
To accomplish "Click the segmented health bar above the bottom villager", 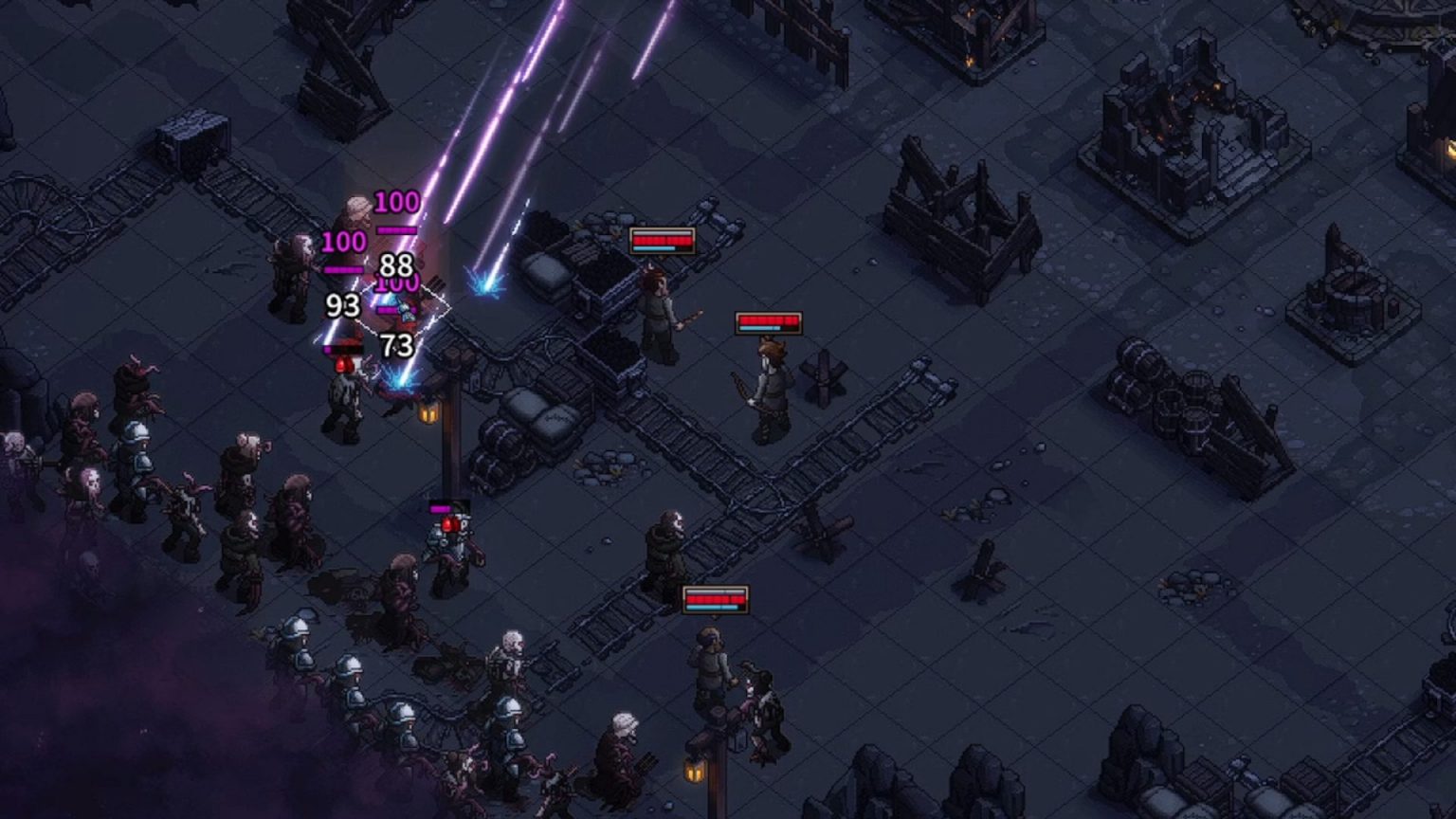I will [714, 600].
